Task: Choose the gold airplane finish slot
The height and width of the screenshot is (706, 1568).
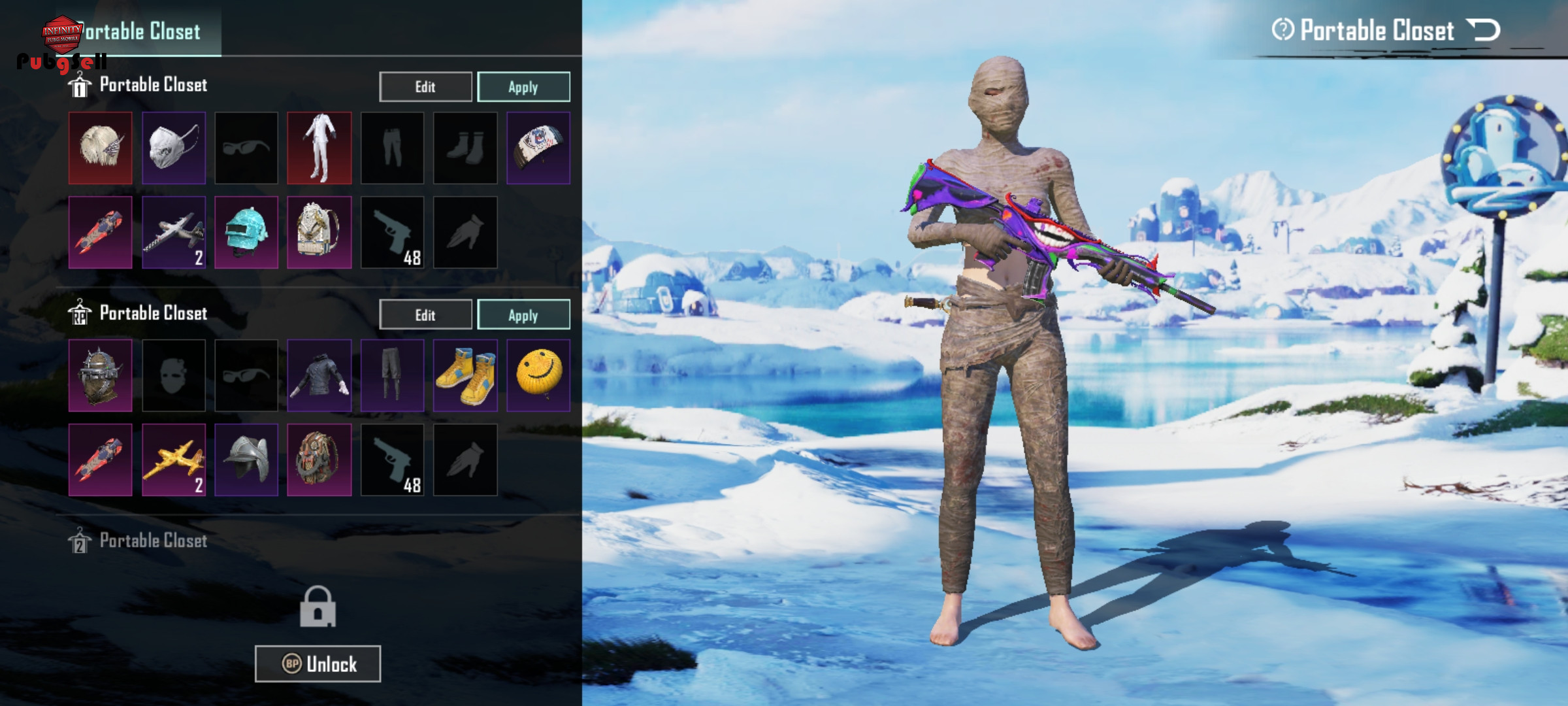Action: (174, 460)
